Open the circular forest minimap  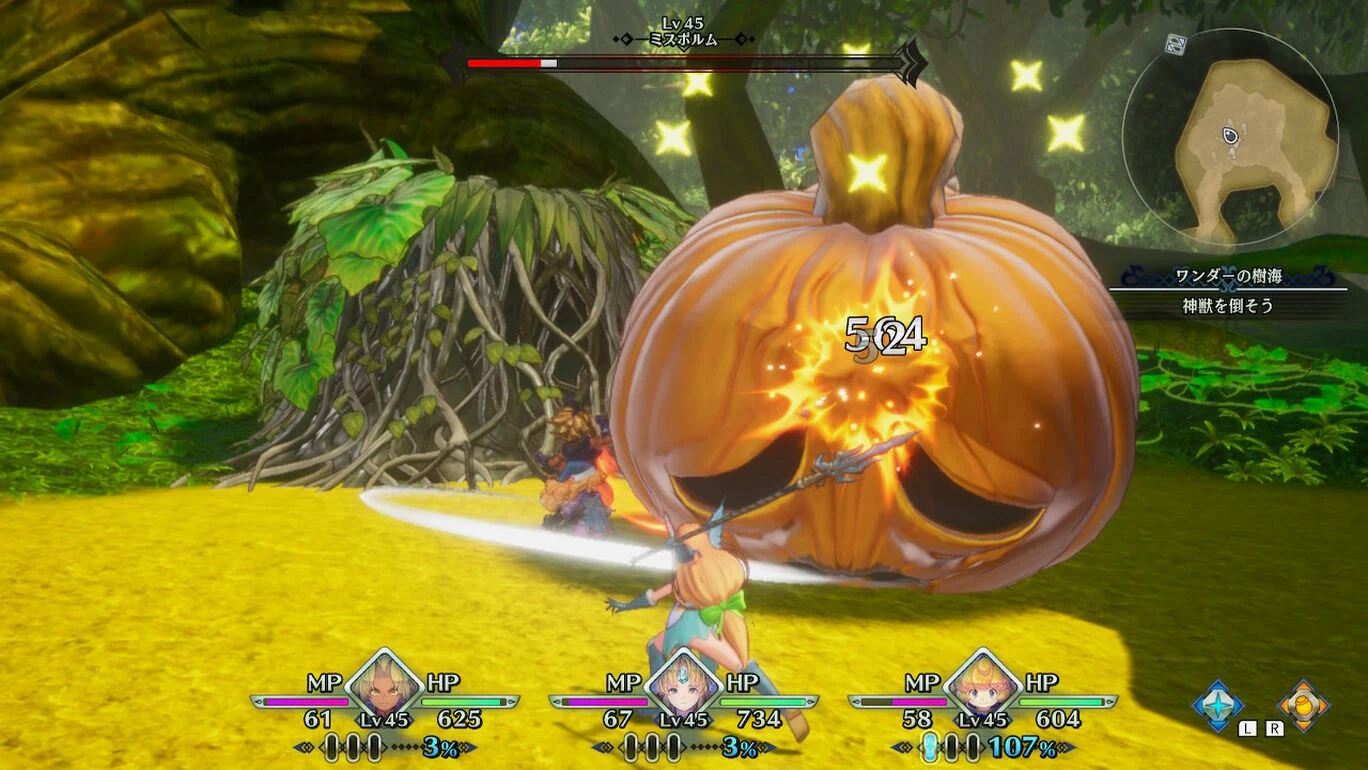click(x=1230, y=137)
